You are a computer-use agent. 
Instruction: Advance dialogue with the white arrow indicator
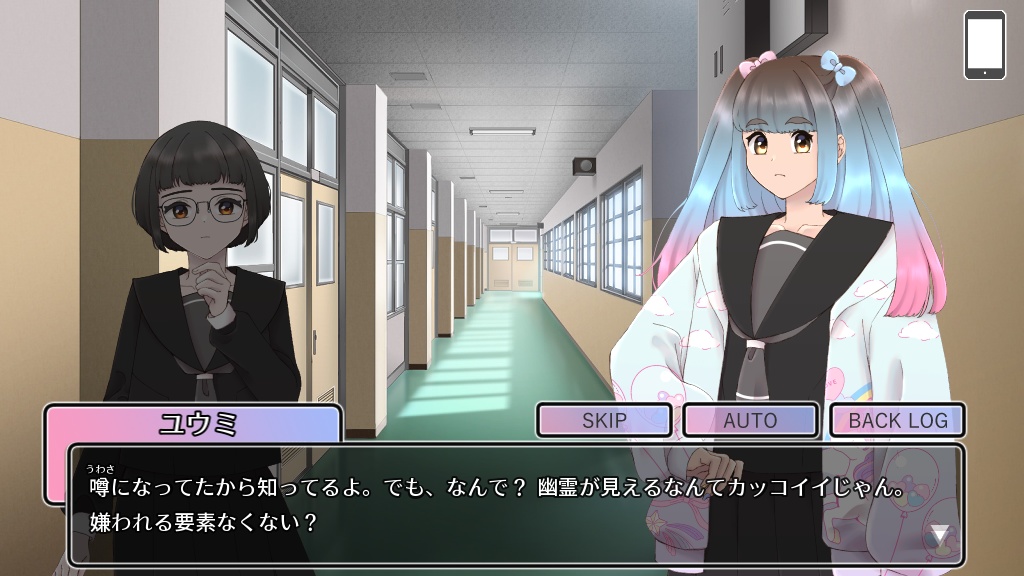(x=940, y=535)
